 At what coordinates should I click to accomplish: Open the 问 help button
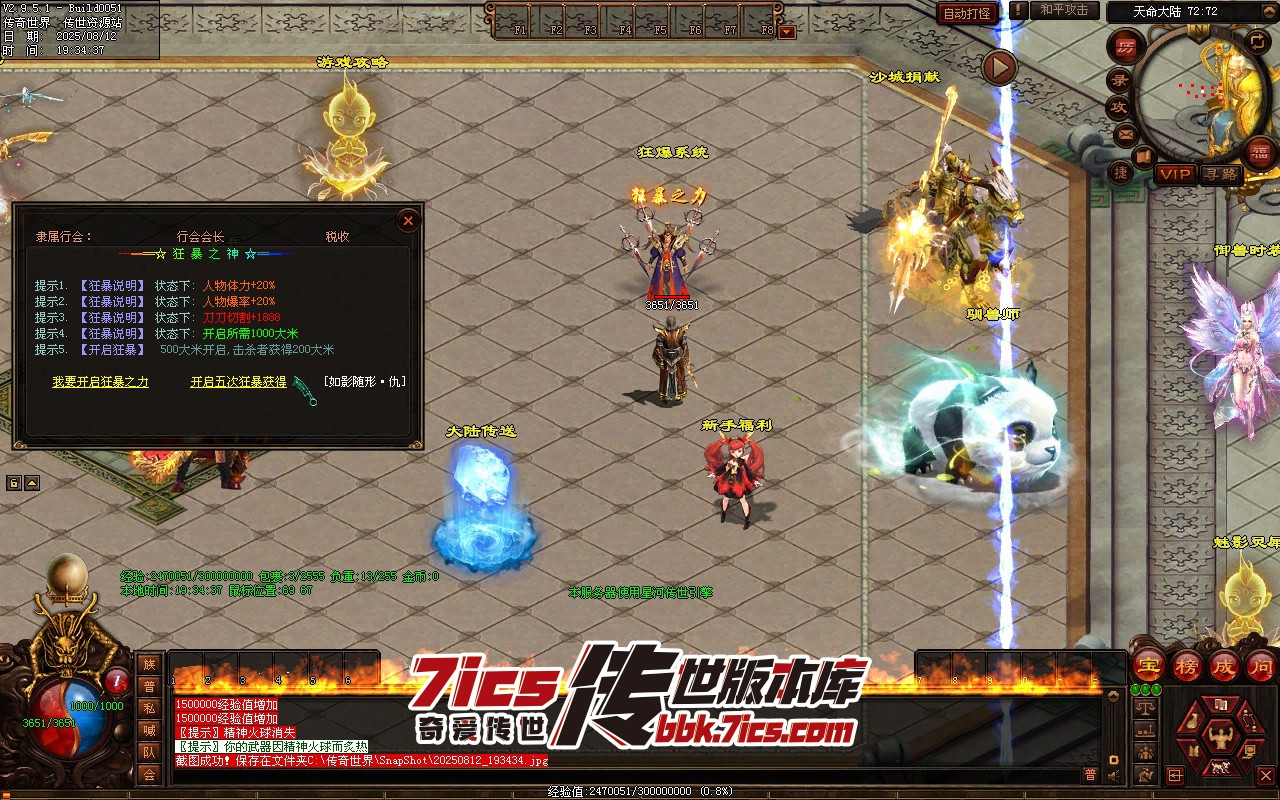[x=1261, y=666]
